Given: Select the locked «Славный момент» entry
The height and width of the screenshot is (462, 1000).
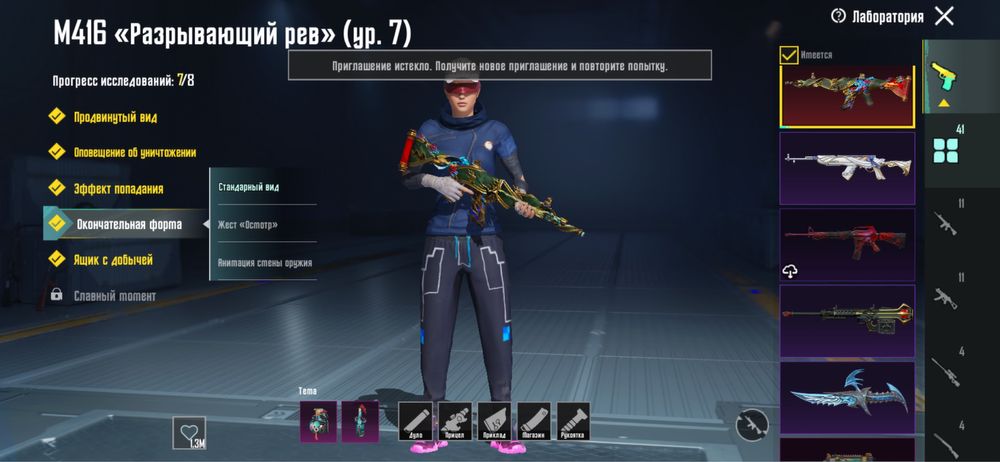Looking at the screenshot, I should tap(114, 296).
